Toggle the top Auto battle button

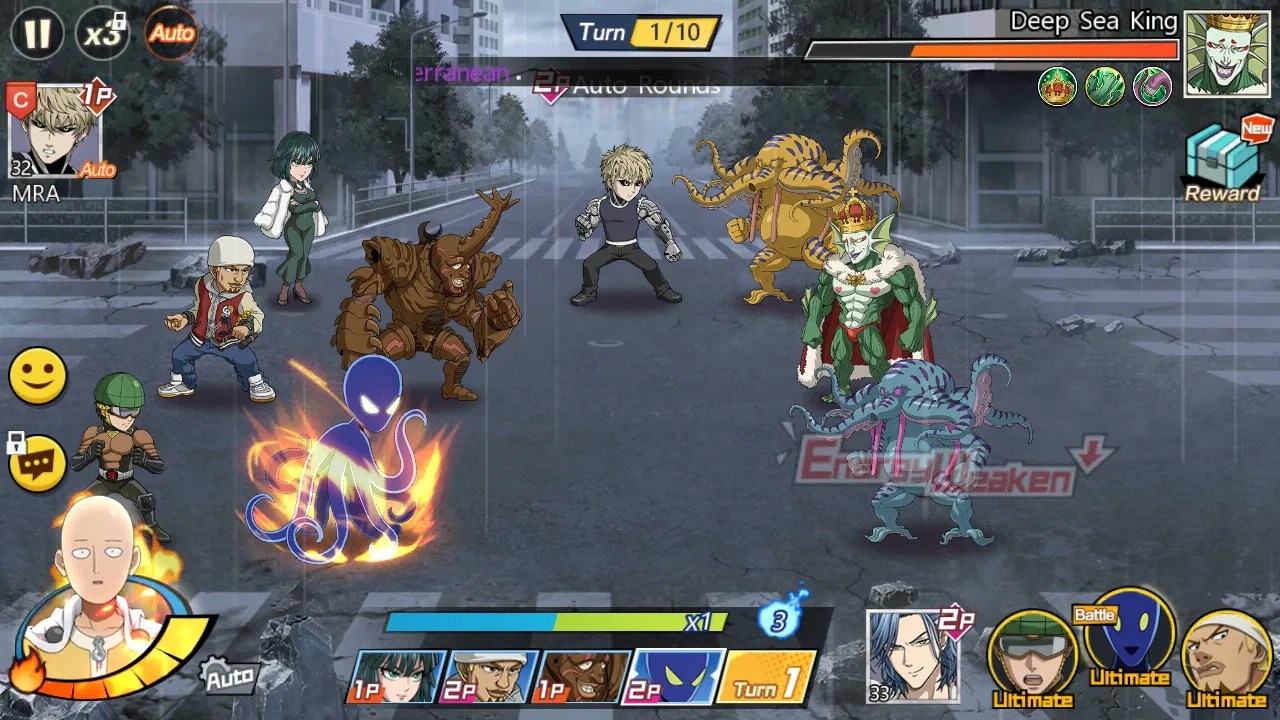[171, 33]
